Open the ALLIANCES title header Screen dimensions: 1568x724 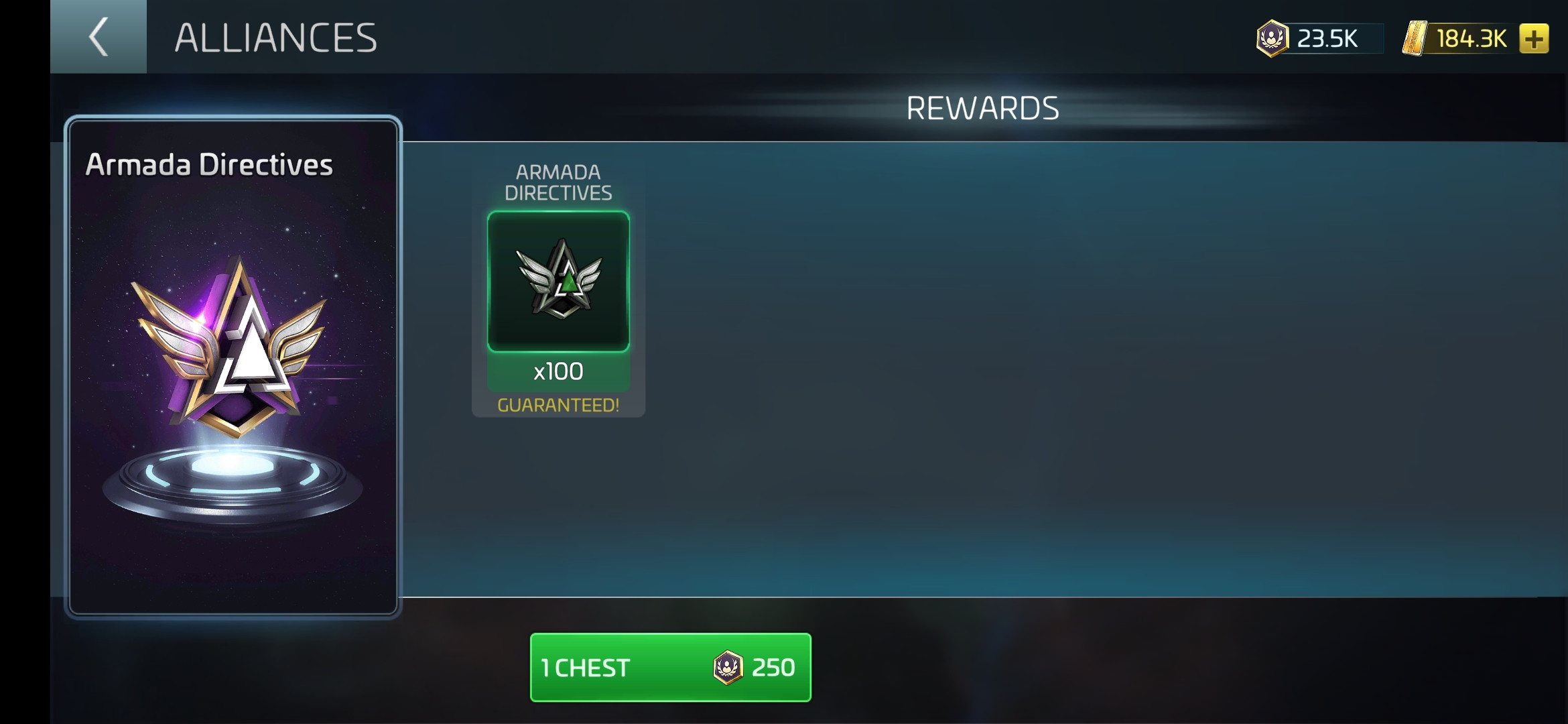(275, 37)
